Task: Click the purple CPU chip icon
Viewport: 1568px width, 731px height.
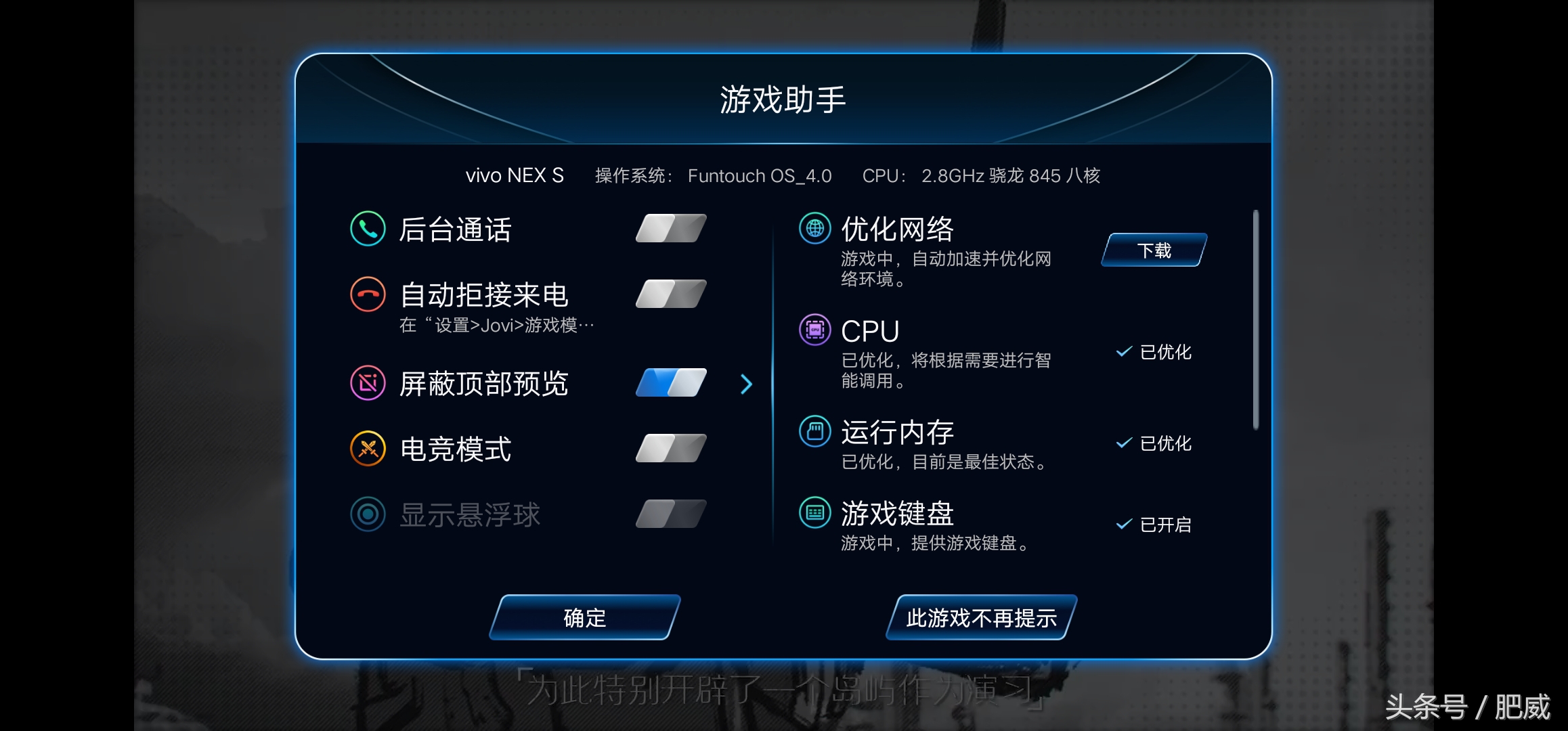Action: [814, 330]
